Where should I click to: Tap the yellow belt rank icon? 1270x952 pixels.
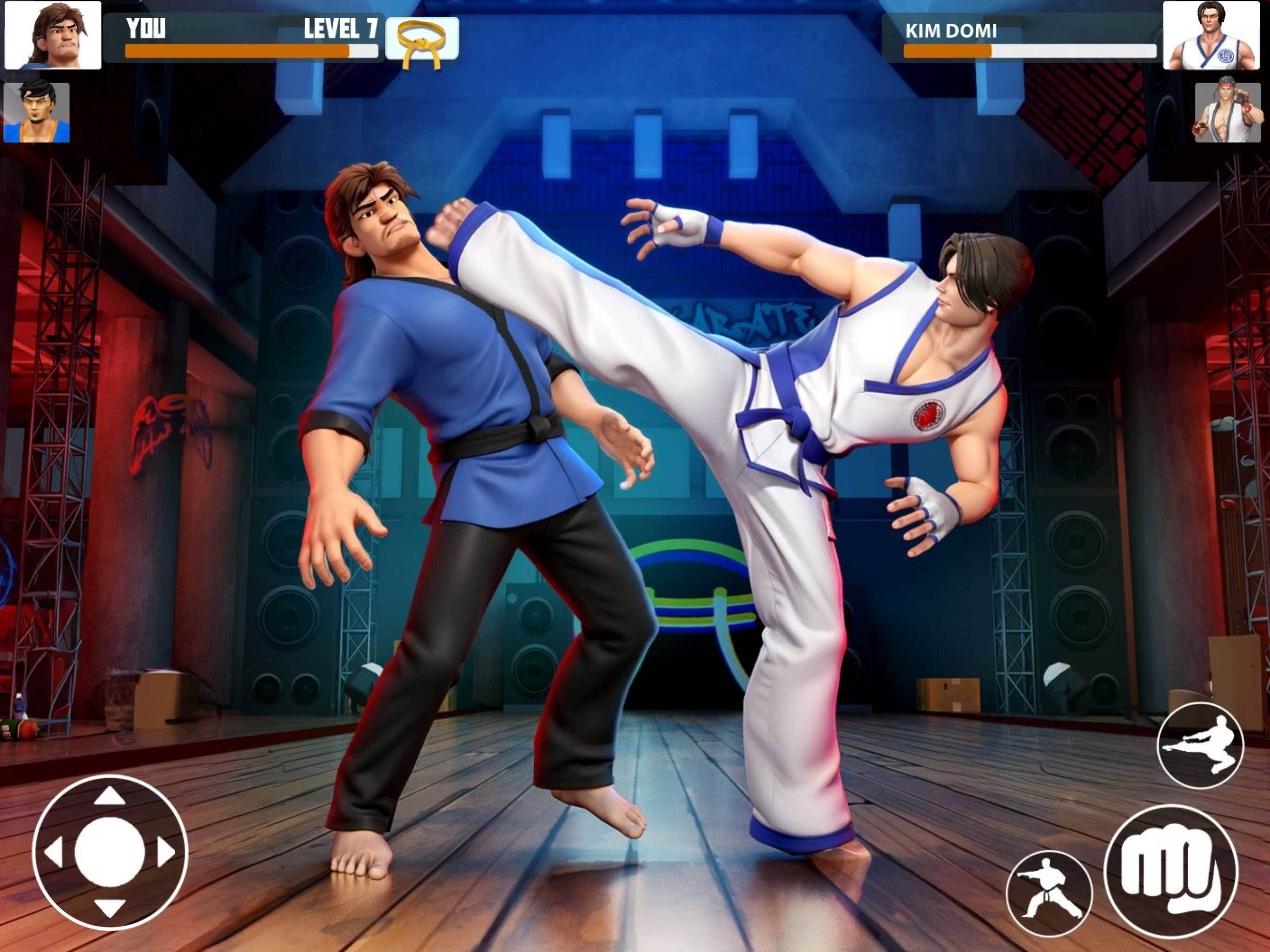coord(423,38)
